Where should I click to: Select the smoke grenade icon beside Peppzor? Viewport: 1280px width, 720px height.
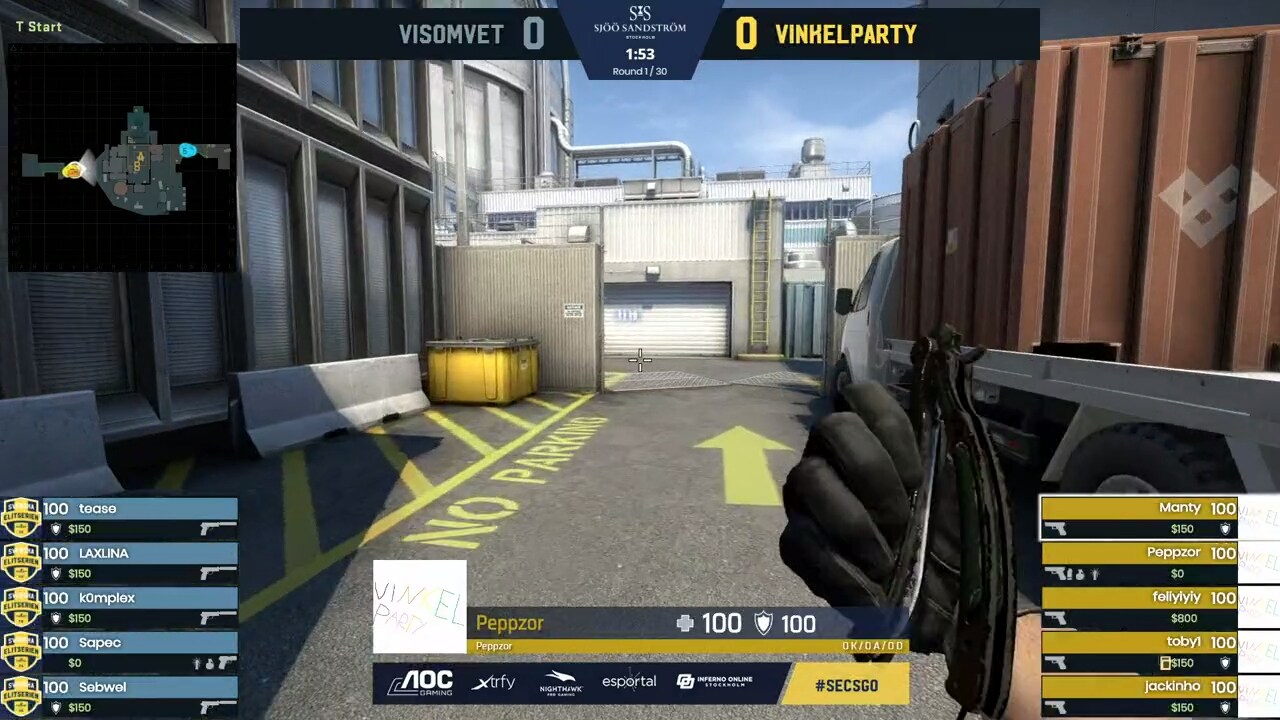coord(1081,572)
